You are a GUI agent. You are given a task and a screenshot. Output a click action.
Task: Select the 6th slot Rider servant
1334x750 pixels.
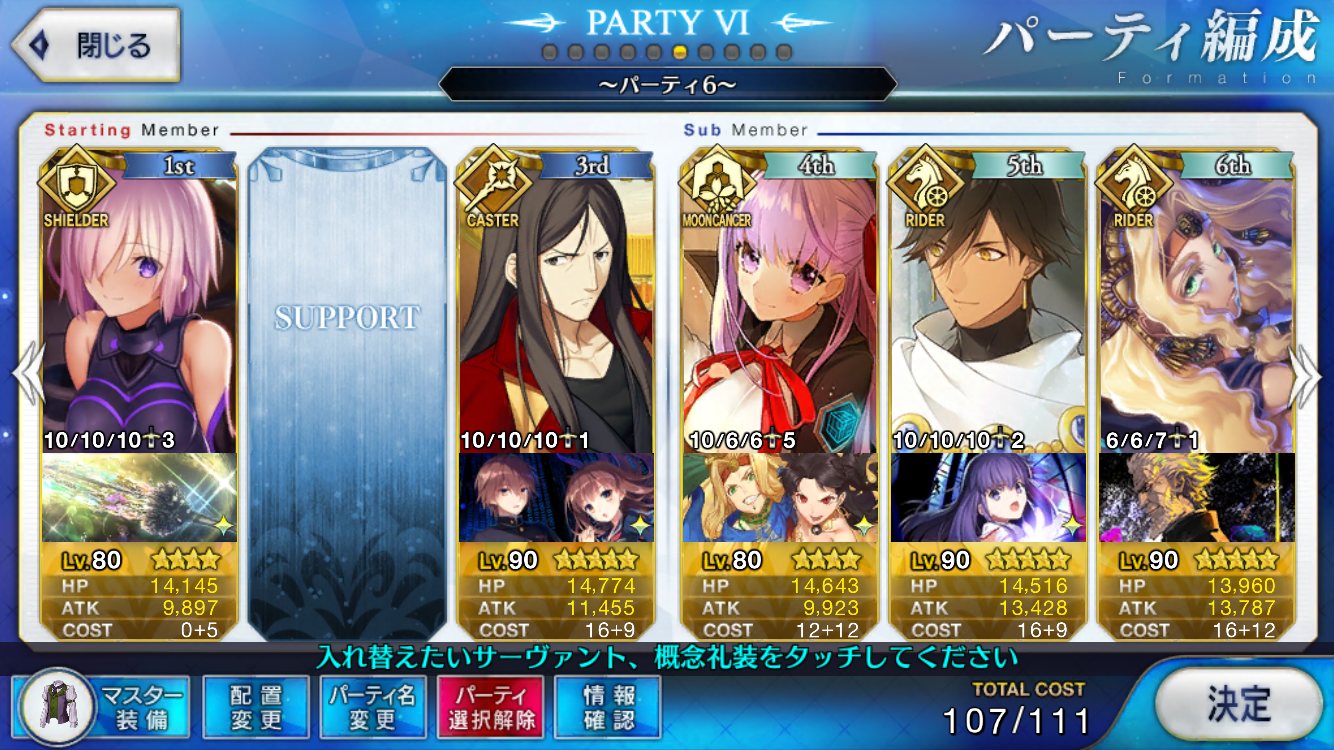click(1196, 310)
